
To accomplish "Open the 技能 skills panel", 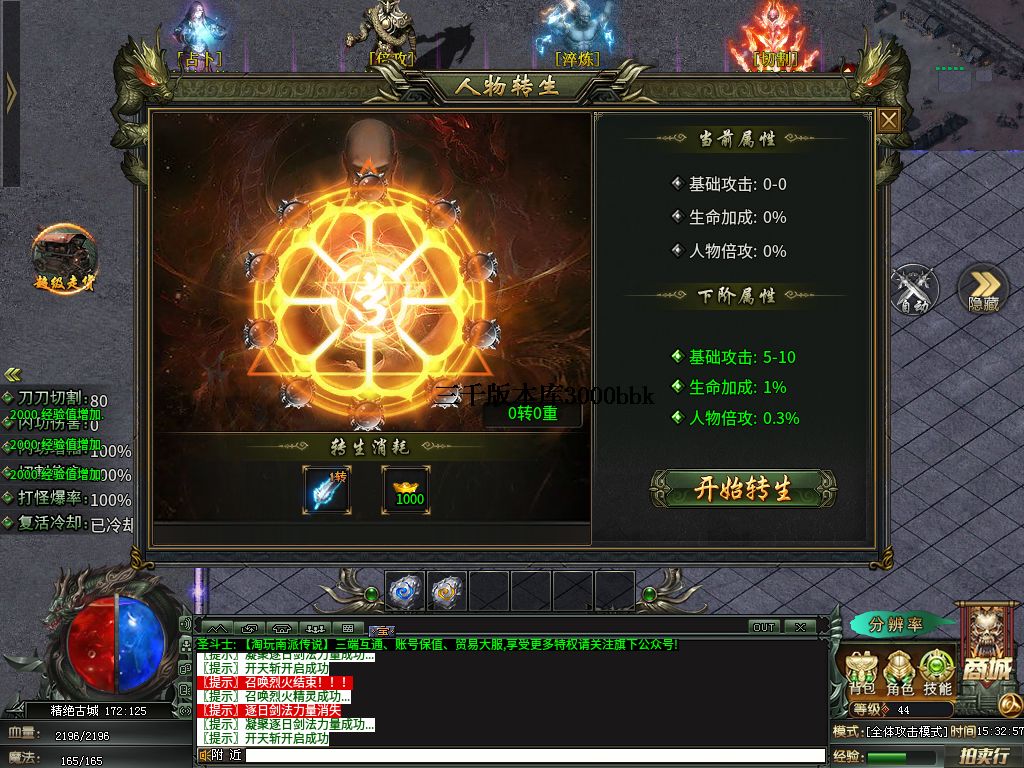I will tap(937, 673).
